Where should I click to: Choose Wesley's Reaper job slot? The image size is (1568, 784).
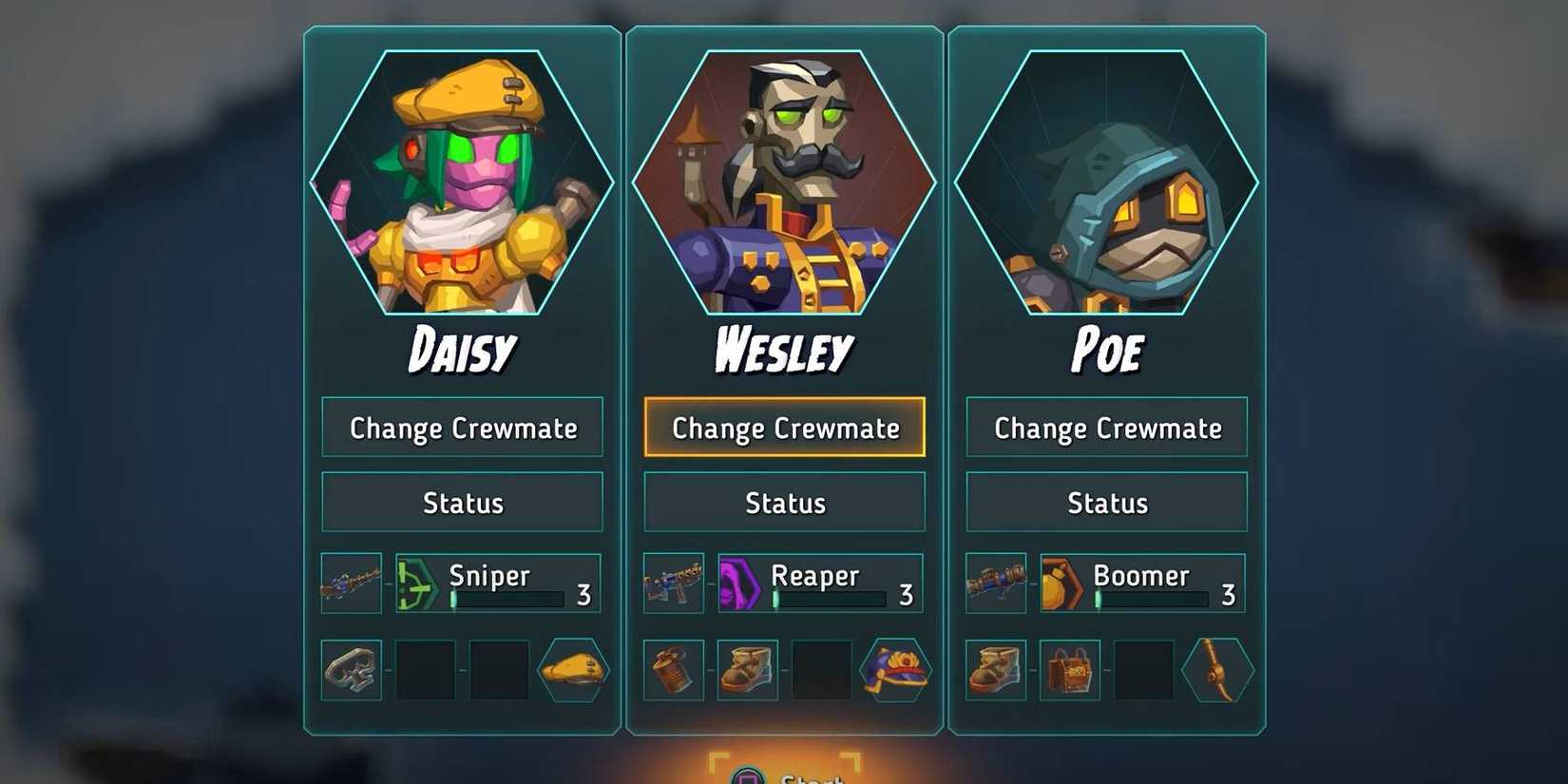pos(820,583)
